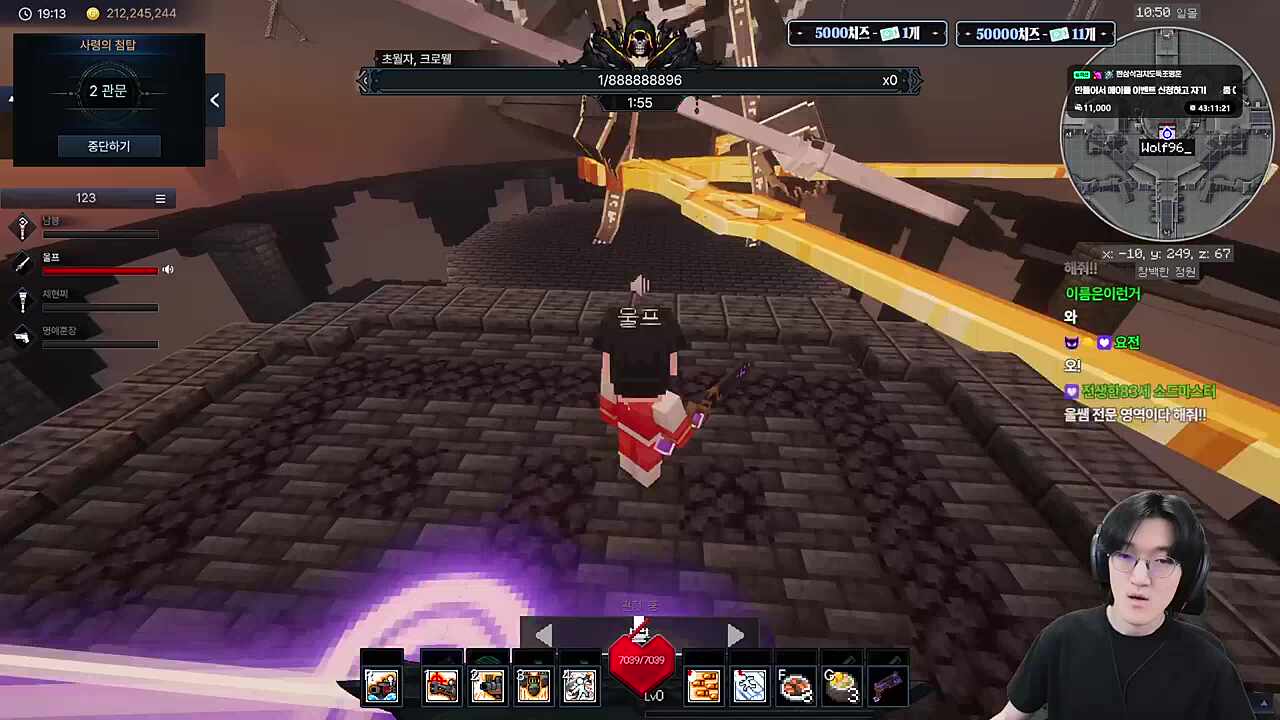1280x720 pixels.
Task: Open the circular minimap
Action: pos(1166,134)
